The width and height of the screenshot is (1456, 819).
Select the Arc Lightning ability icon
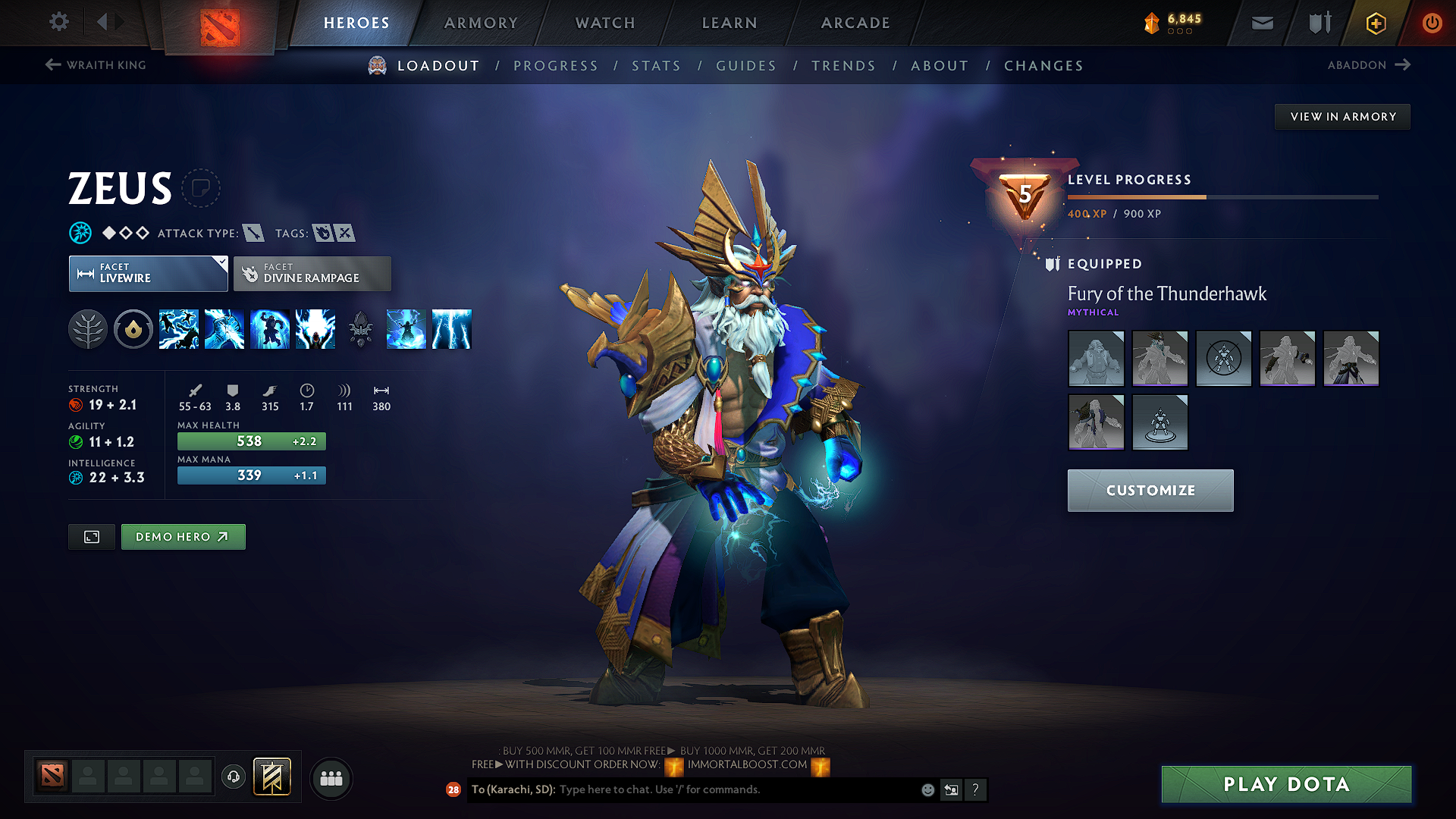179,328
